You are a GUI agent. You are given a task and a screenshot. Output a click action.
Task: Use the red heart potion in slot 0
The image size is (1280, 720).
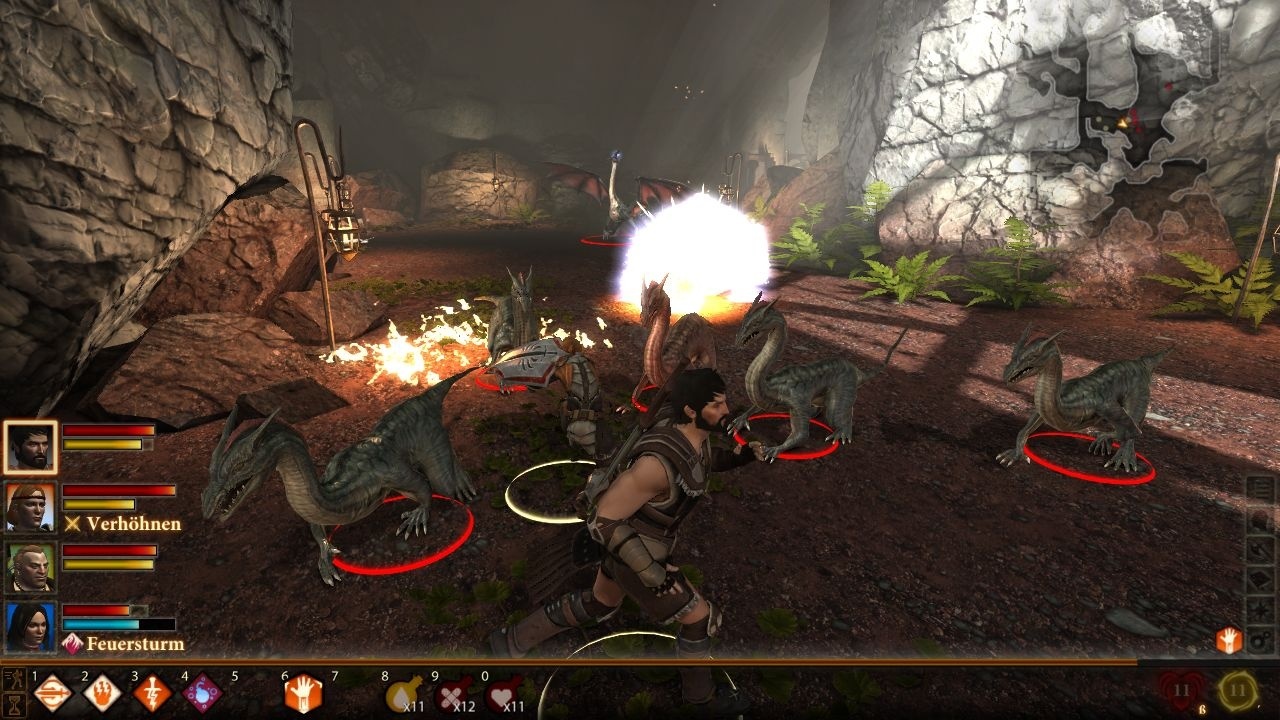[504, 692]
